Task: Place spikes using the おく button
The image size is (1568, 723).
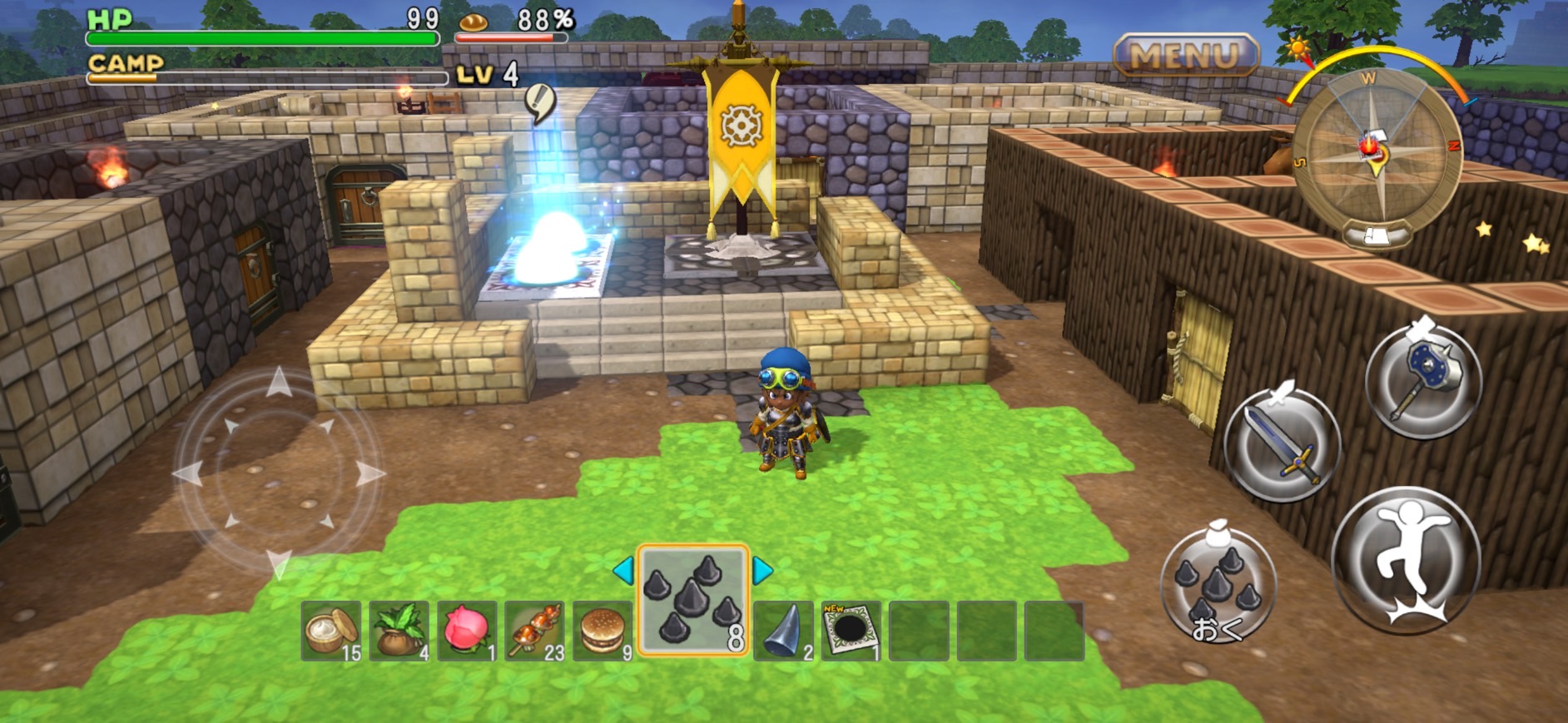Action: pos(1218,587)
